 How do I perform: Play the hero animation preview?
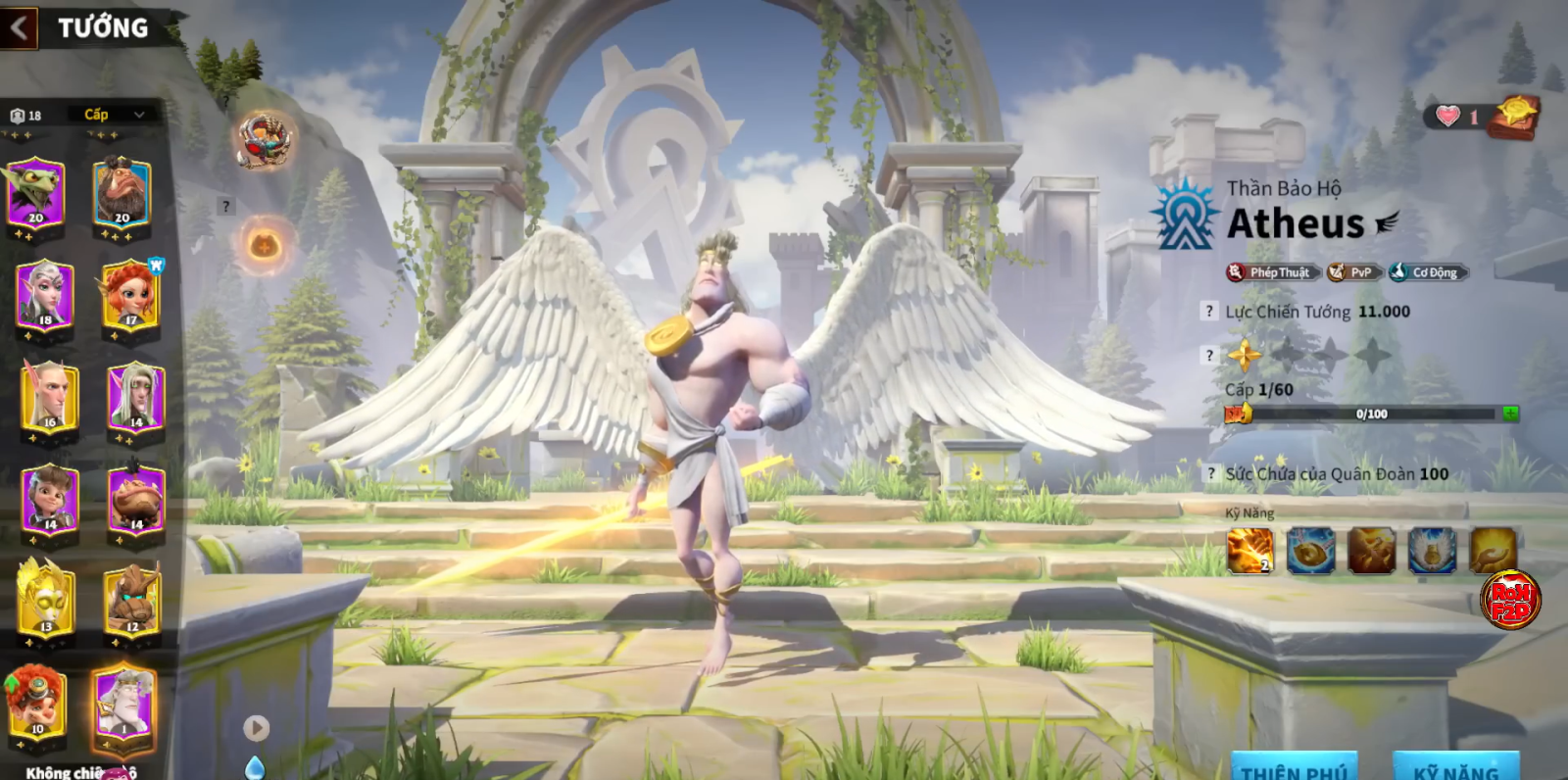click(x=256, y=727)
